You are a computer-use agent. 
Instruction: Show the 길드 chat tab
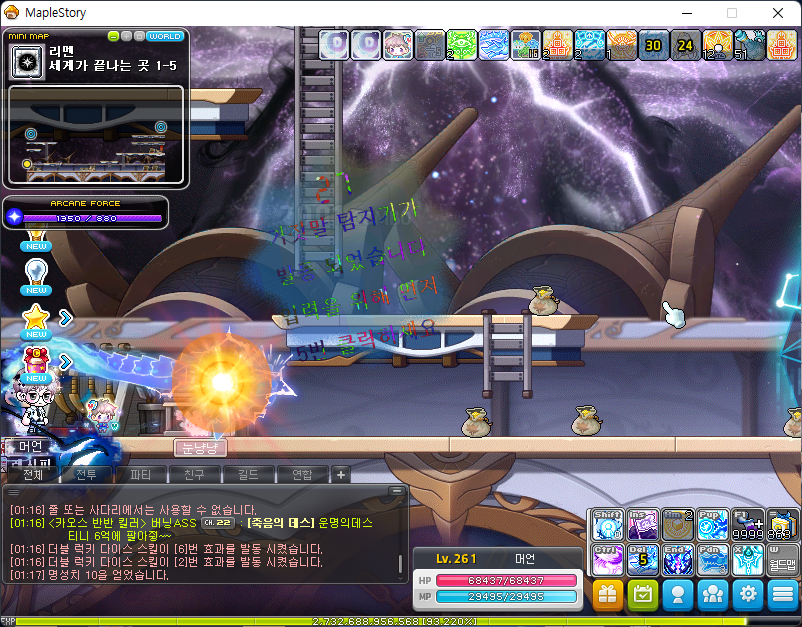click(247, 474)
